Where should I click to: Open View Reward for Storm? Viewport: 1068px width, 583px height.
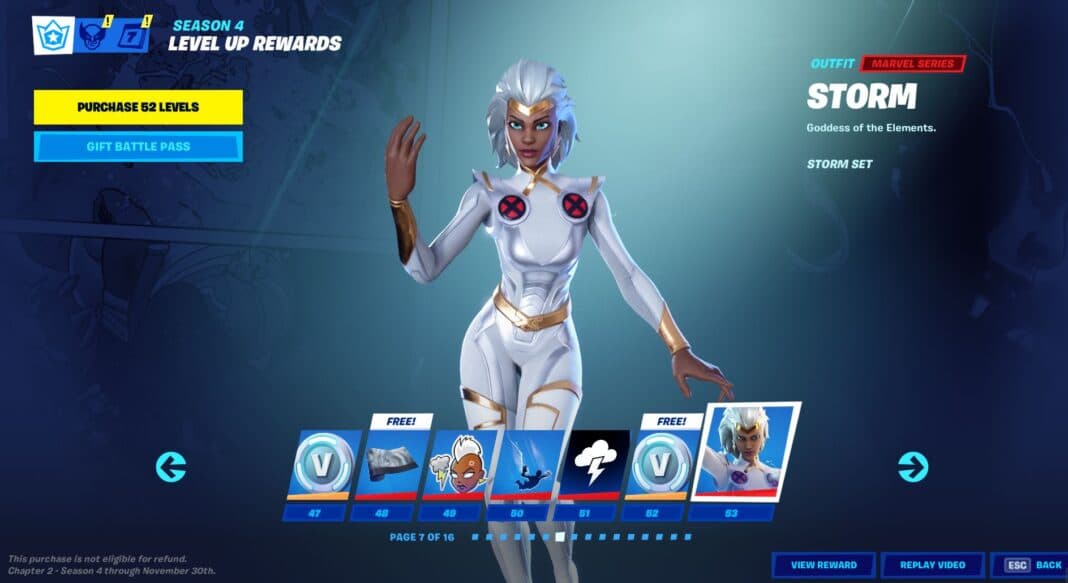pos(823,565)
